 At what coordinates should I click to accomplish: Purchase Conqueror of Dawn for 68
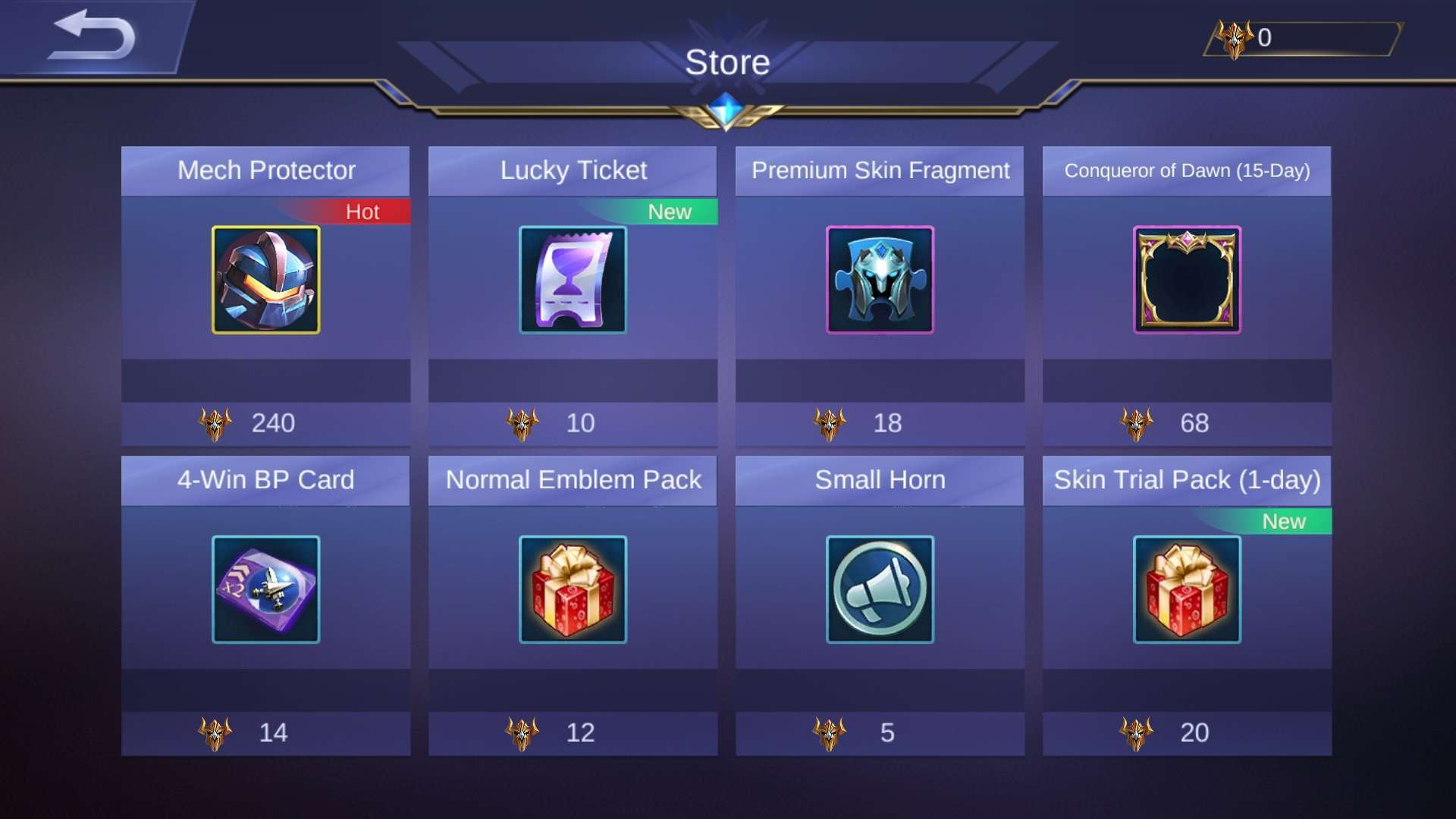(x=1187, y=423)
